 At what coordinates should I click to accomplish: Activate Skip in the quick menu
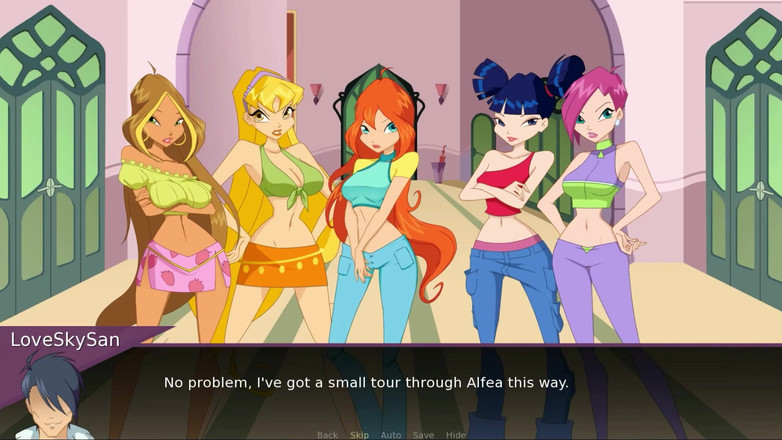[359, 435]
